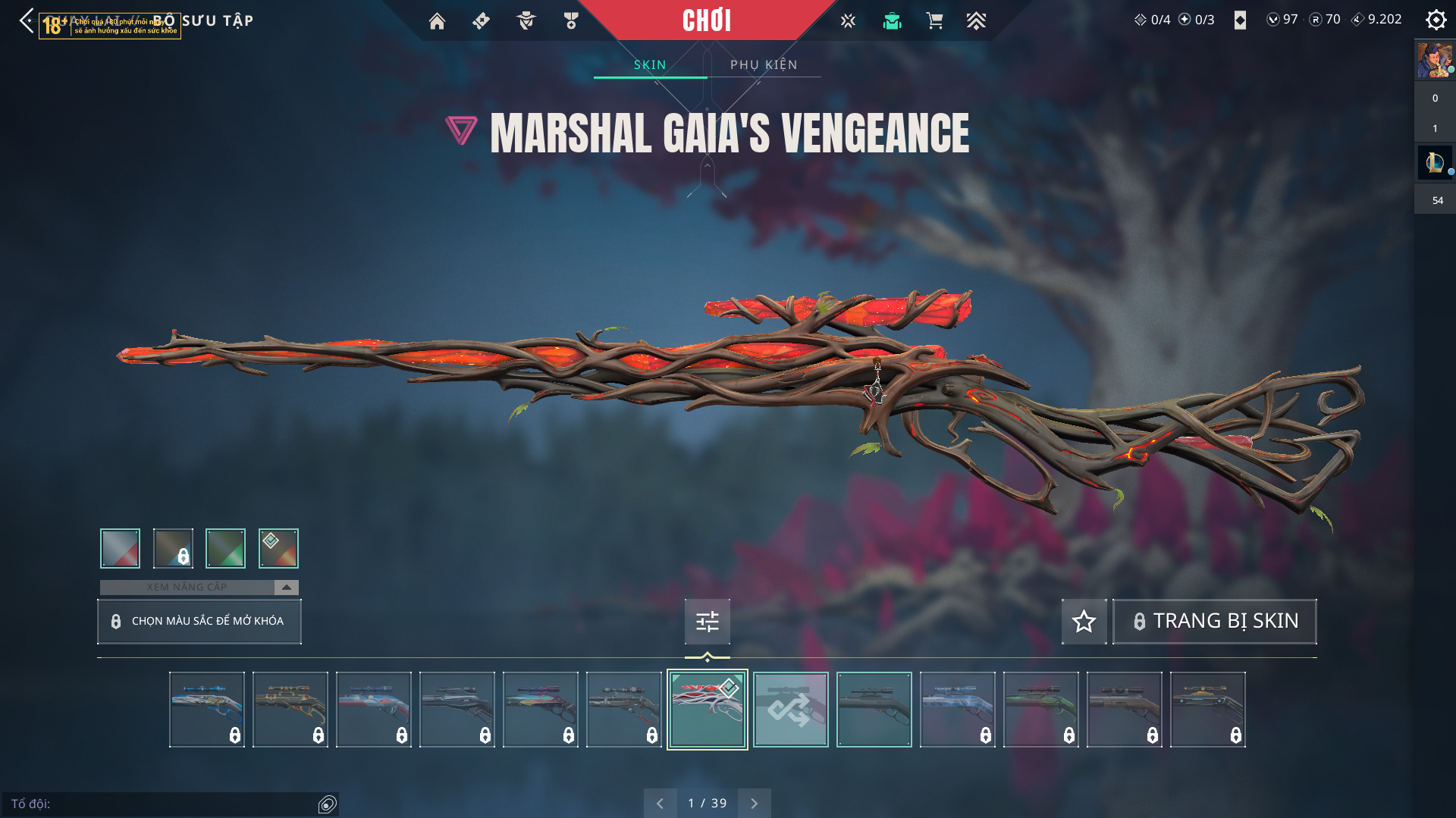Viewport: 1456px width, 818px height.
Task: Favorite this skin with the star button
Action: 1084,621
